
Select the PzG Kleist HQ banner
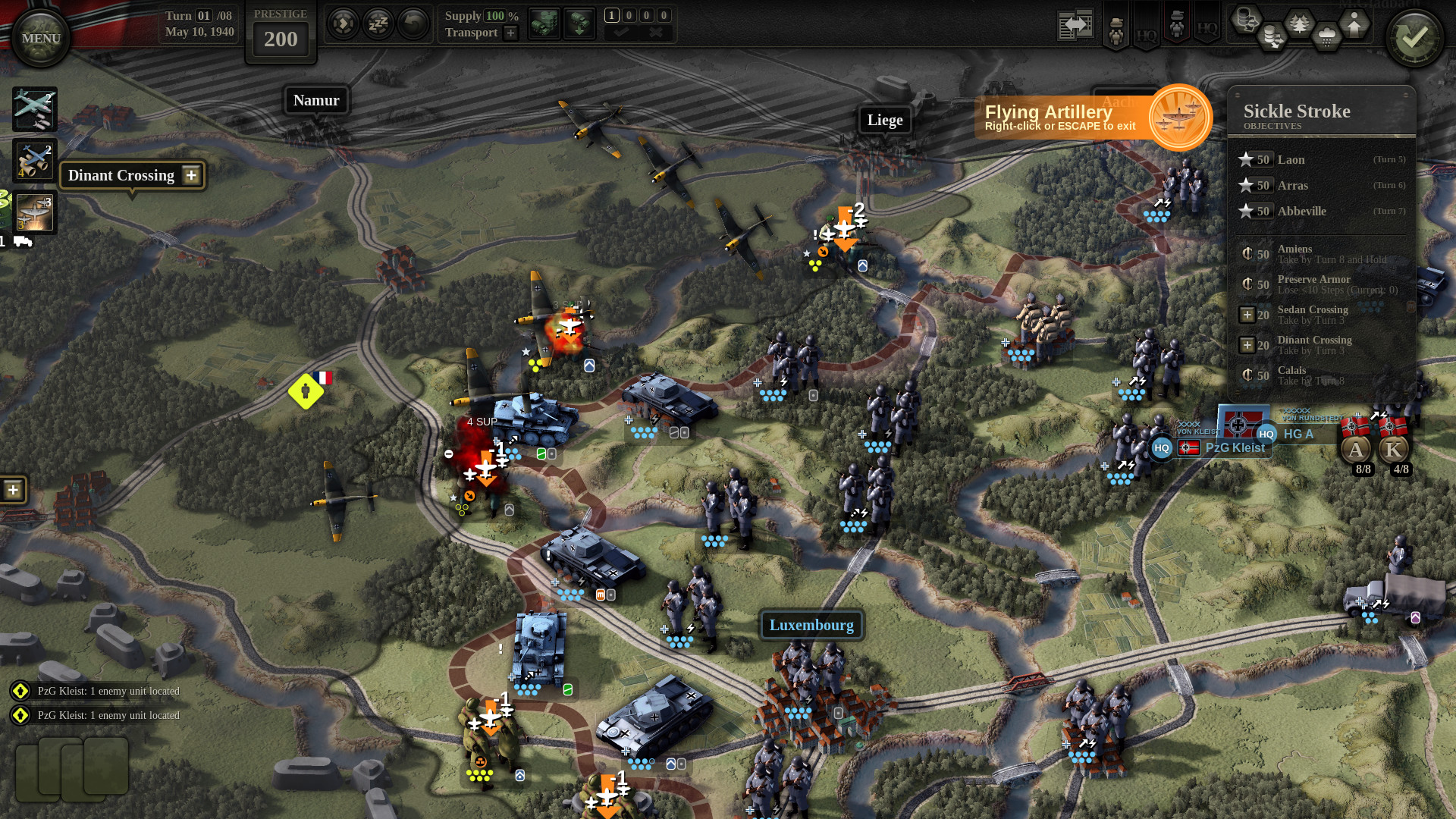(1236, 447)
